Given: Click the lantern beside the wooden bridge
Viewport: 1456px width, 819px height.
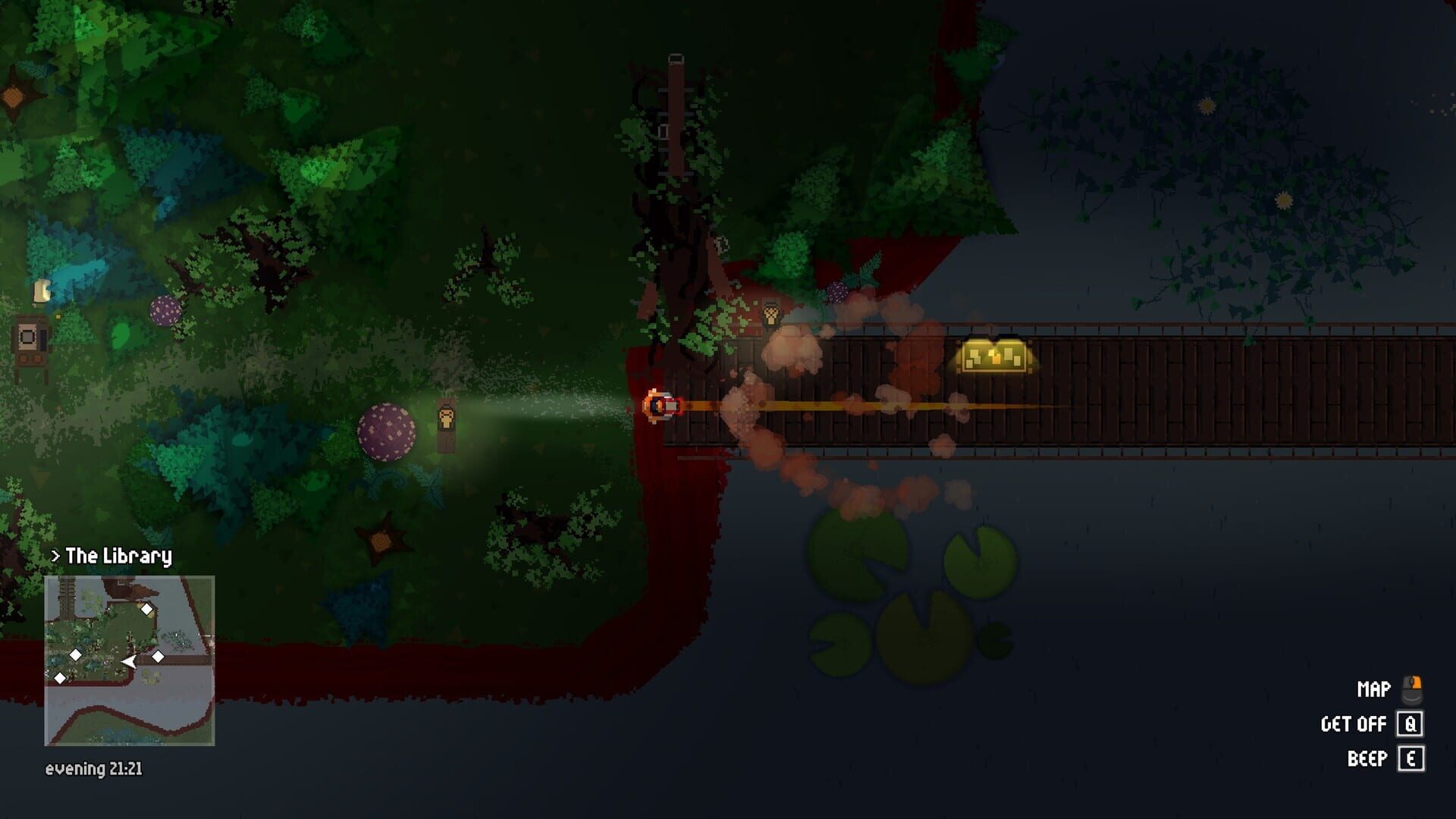Looking at the screenshot, I should 771,313.
